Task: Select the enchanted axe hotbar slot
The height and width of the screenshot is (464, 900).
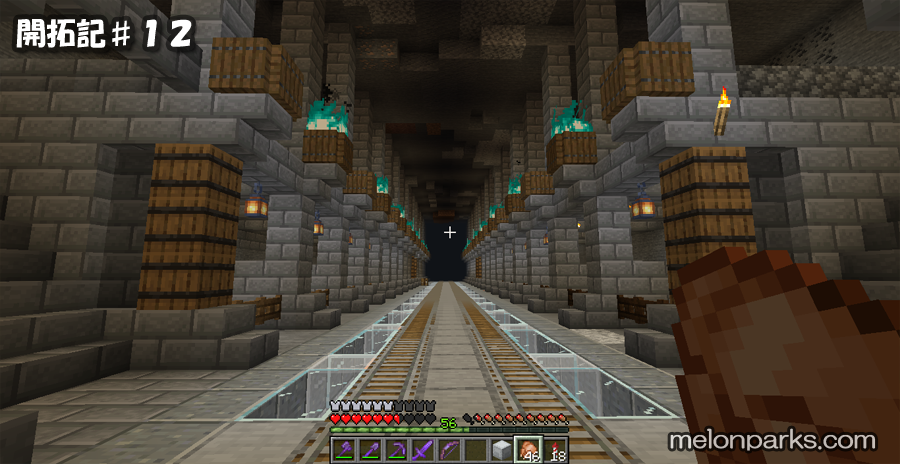Action: (x=343, y=450)
